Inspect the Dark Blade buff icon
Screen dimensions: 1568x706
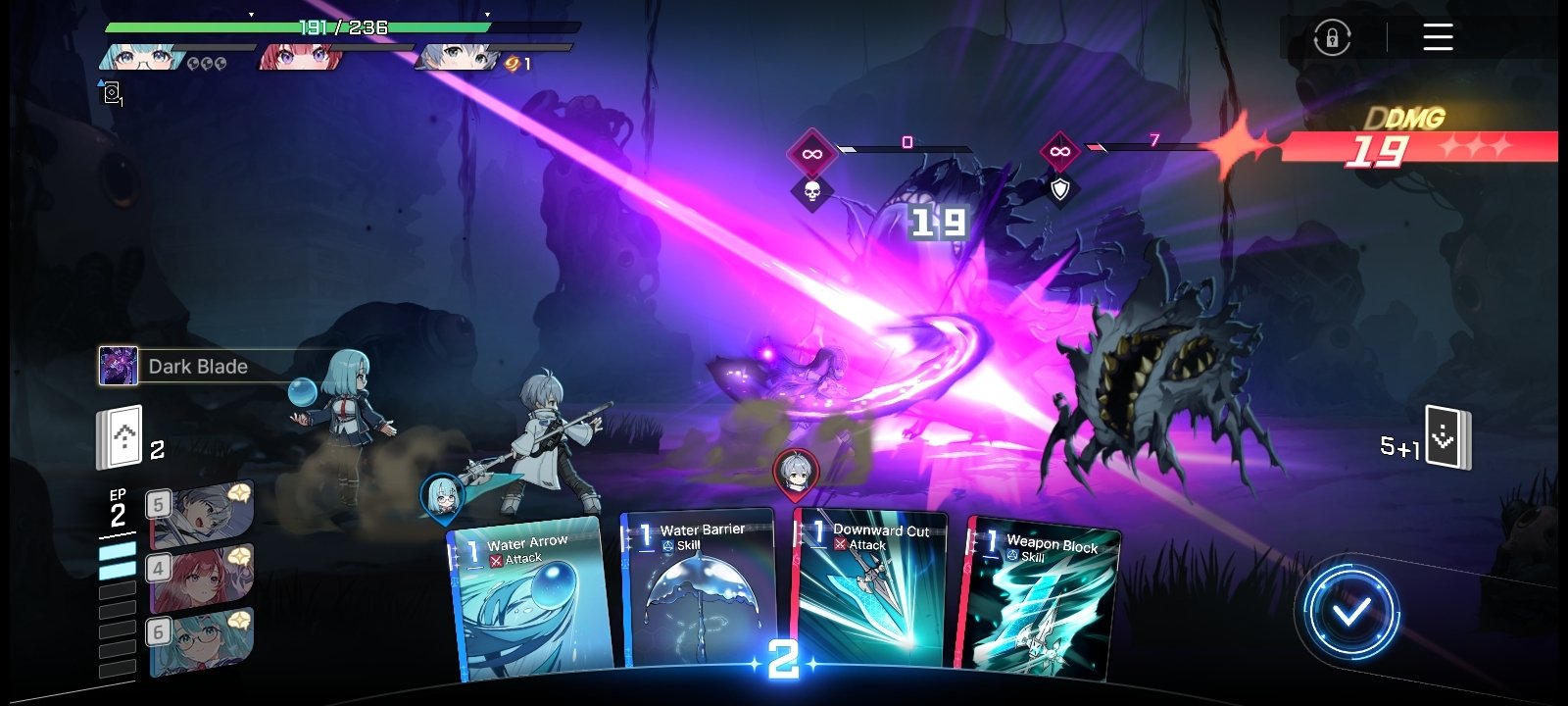(x=117, y=367)
